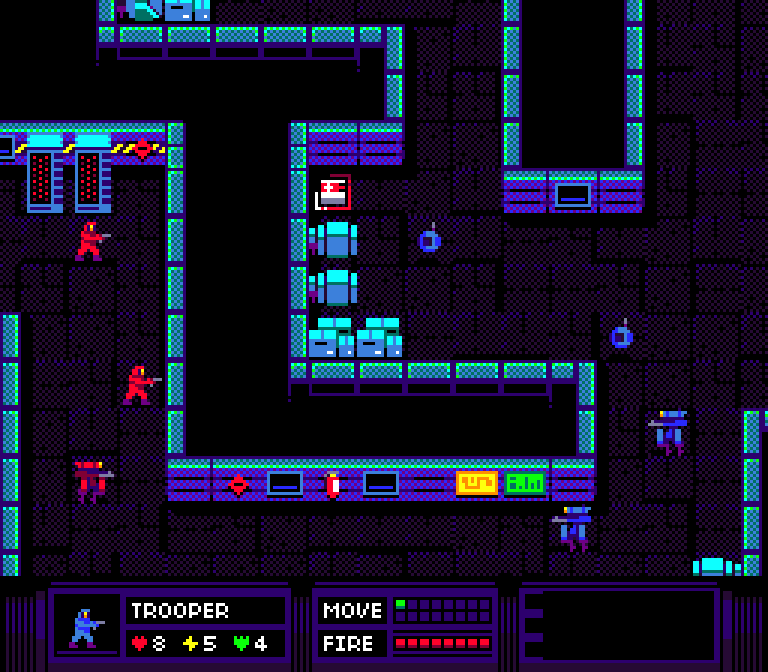Activate the FIRE action mode
Image resolution: width=768 pixels, height=672 pixels.
(x=352, y=643)
